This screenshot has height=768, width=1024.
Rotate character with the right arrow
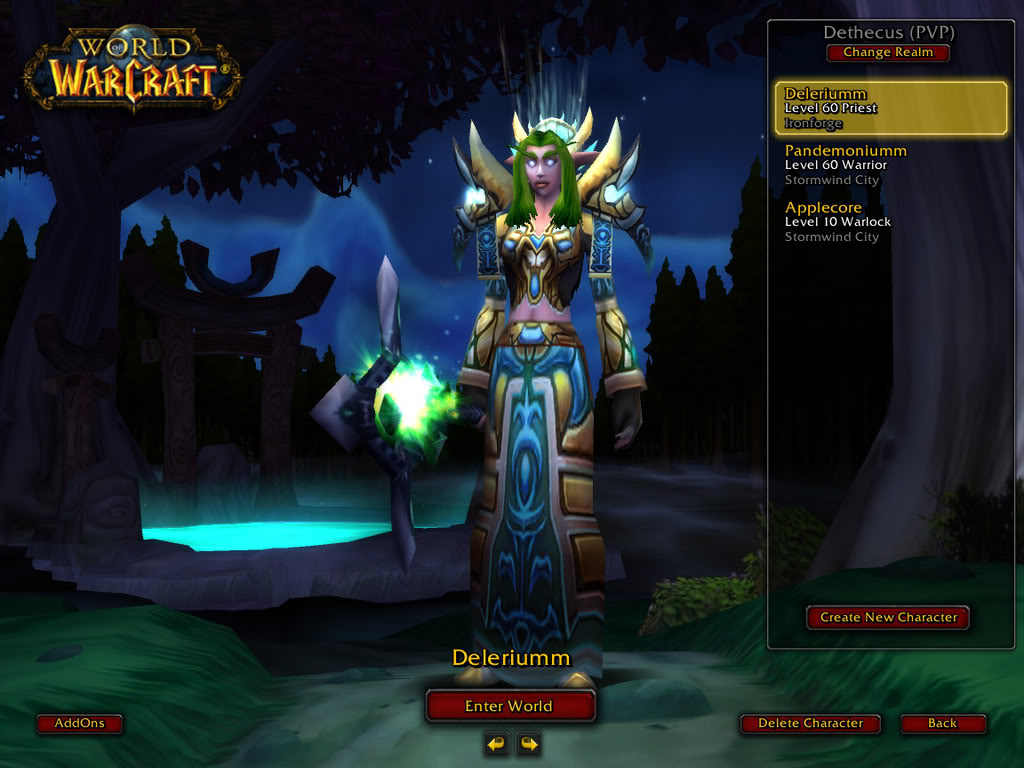coord(528,743)
